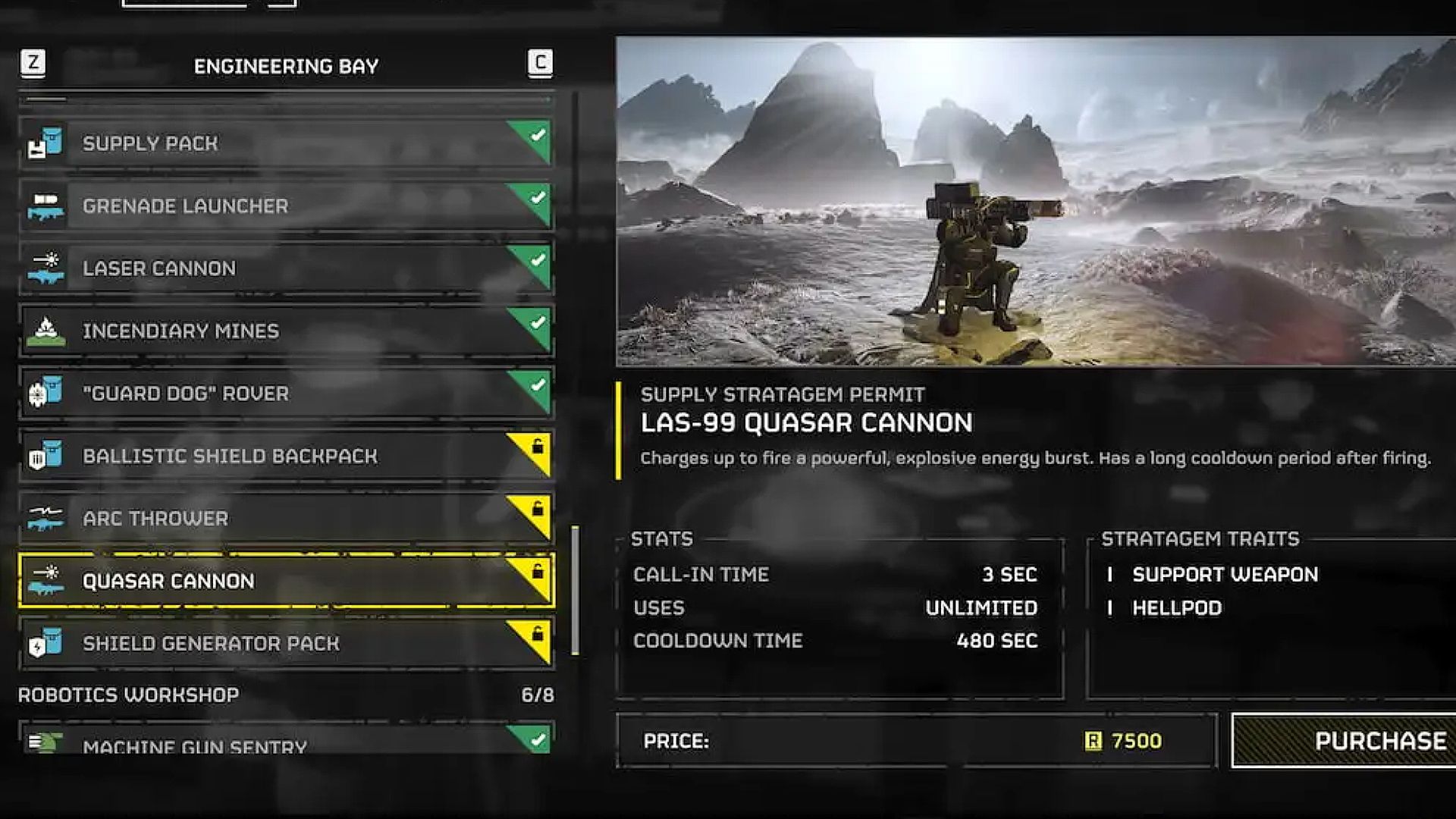
Task: Click the Grenade Launcher weapon icon
Action: point(47,206)
